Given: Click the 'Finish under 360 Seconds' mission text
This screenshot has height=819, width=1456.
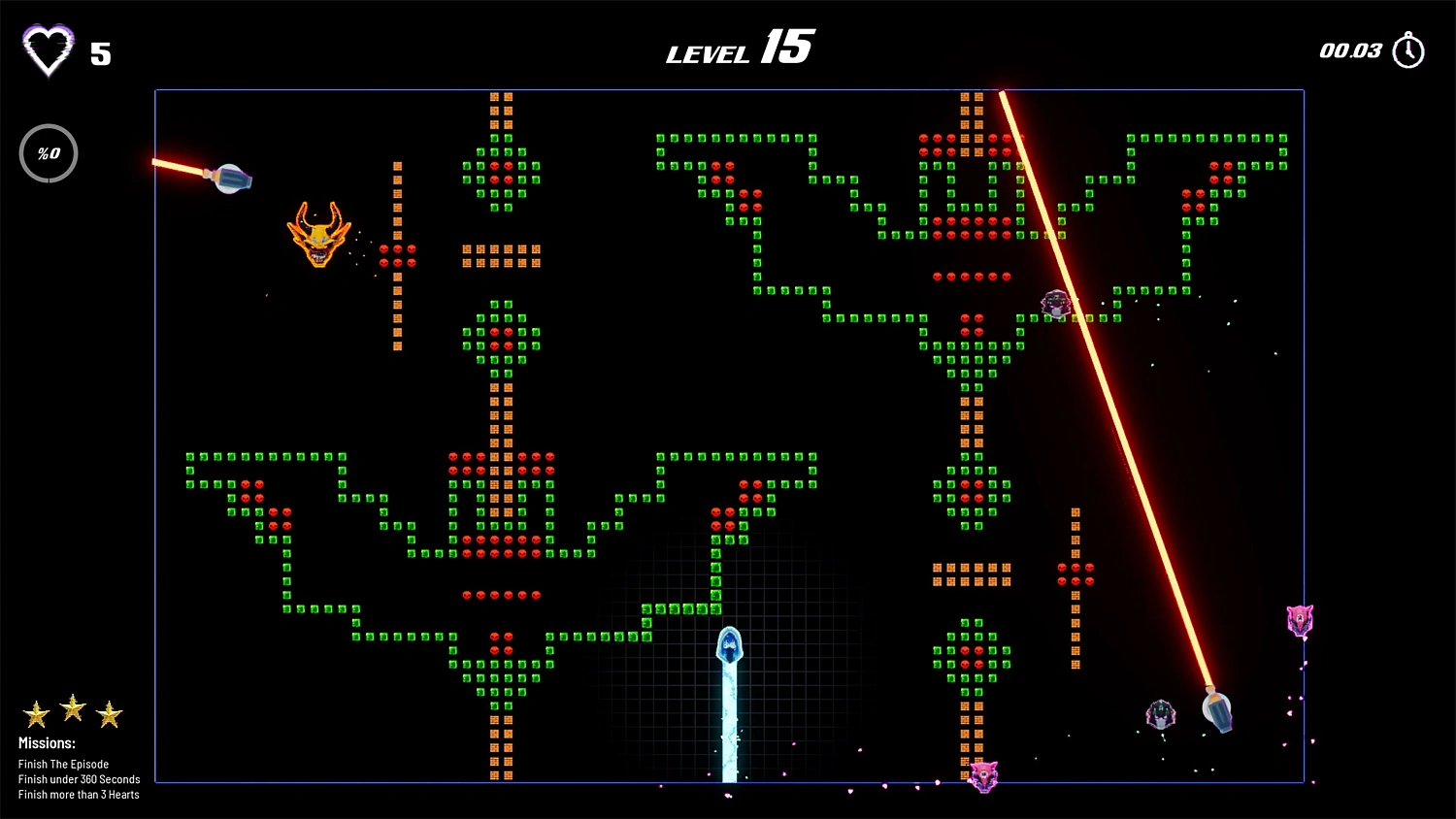Looking at the screenshot, I should click(79, 779).
